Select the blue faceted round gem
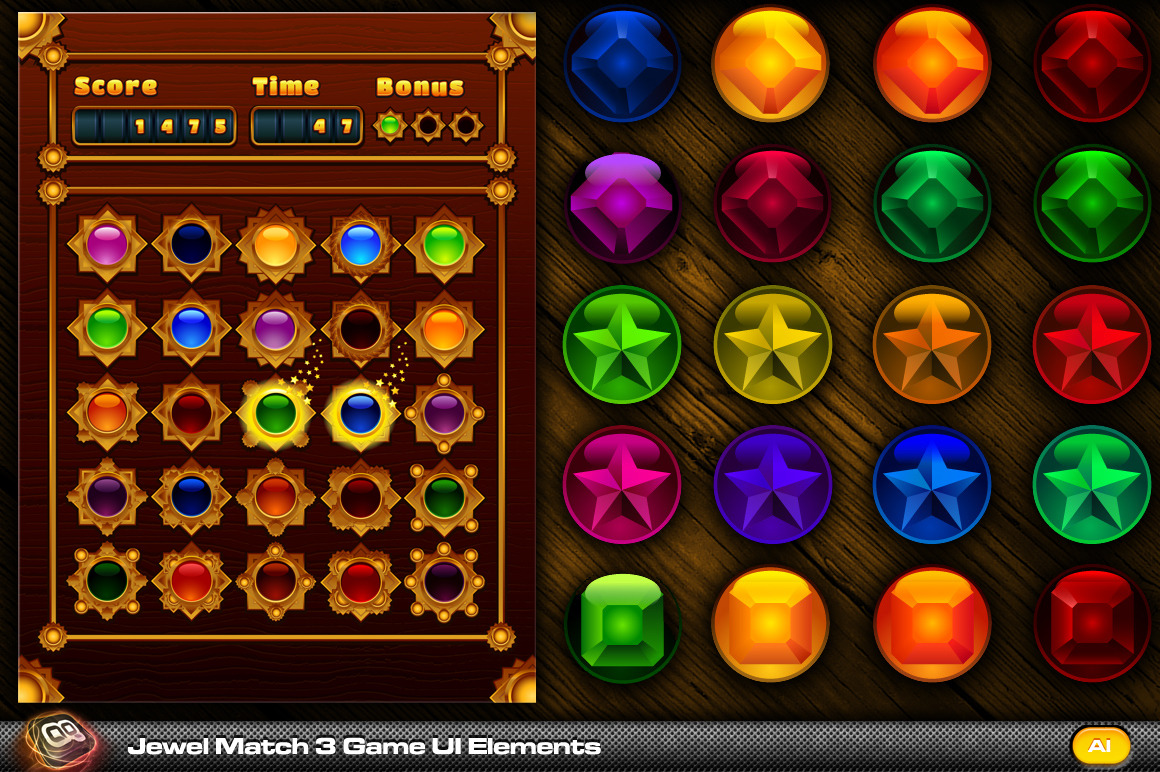This screenshot has height=772, width=1160. 622,63
